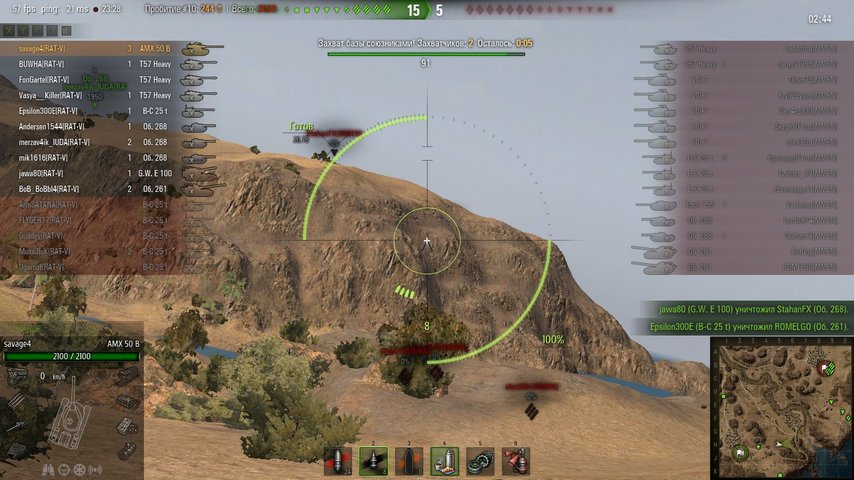Activate the repair kit consumable in slot five
854x480 pixels.
[x=481, y=461]
